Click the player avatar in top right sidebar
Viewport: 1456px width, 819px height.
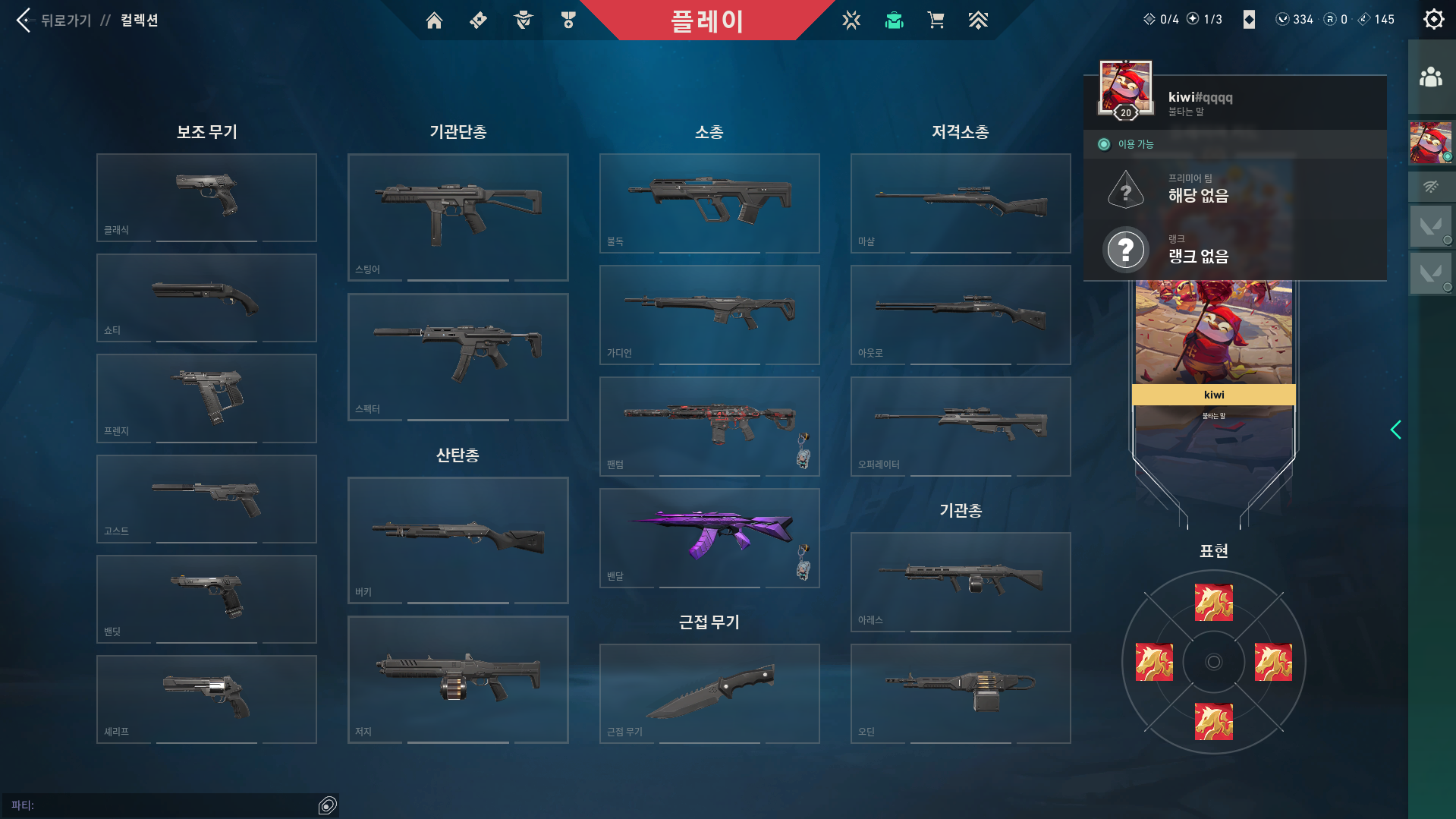pos(1431,143)
